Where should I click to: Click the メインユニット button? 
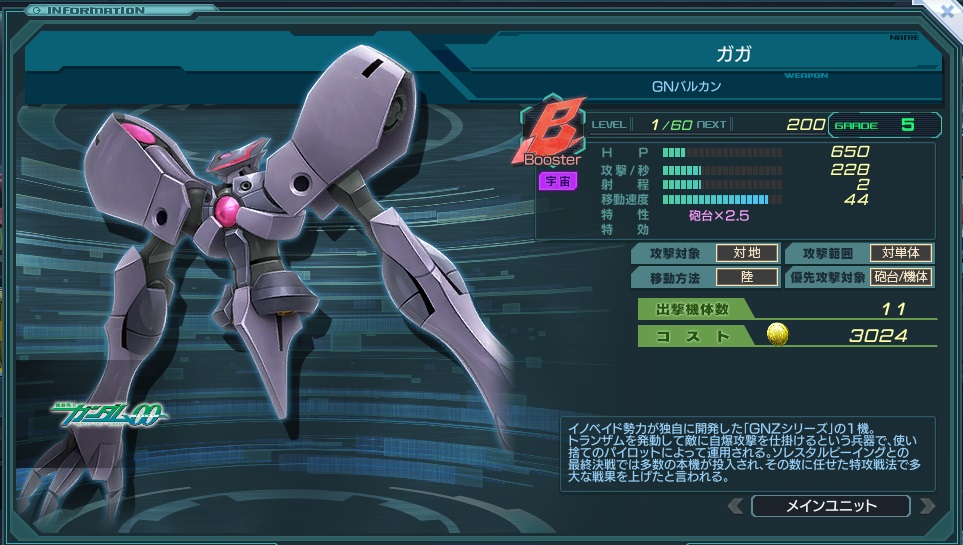pyautogui.click(x=829, y=505)
